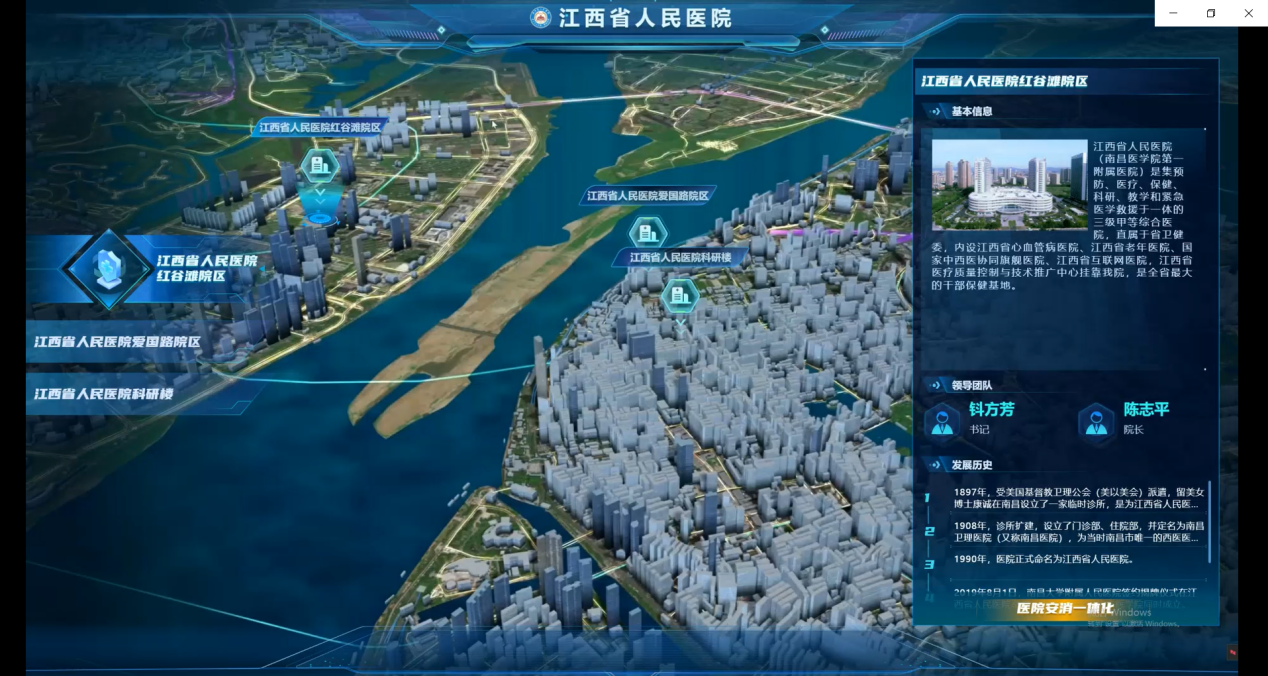The height and width of the screenshot is (676, 1268).
Task: Select party secretary 钭方芳 profile
Action: [x=970, y=419]
